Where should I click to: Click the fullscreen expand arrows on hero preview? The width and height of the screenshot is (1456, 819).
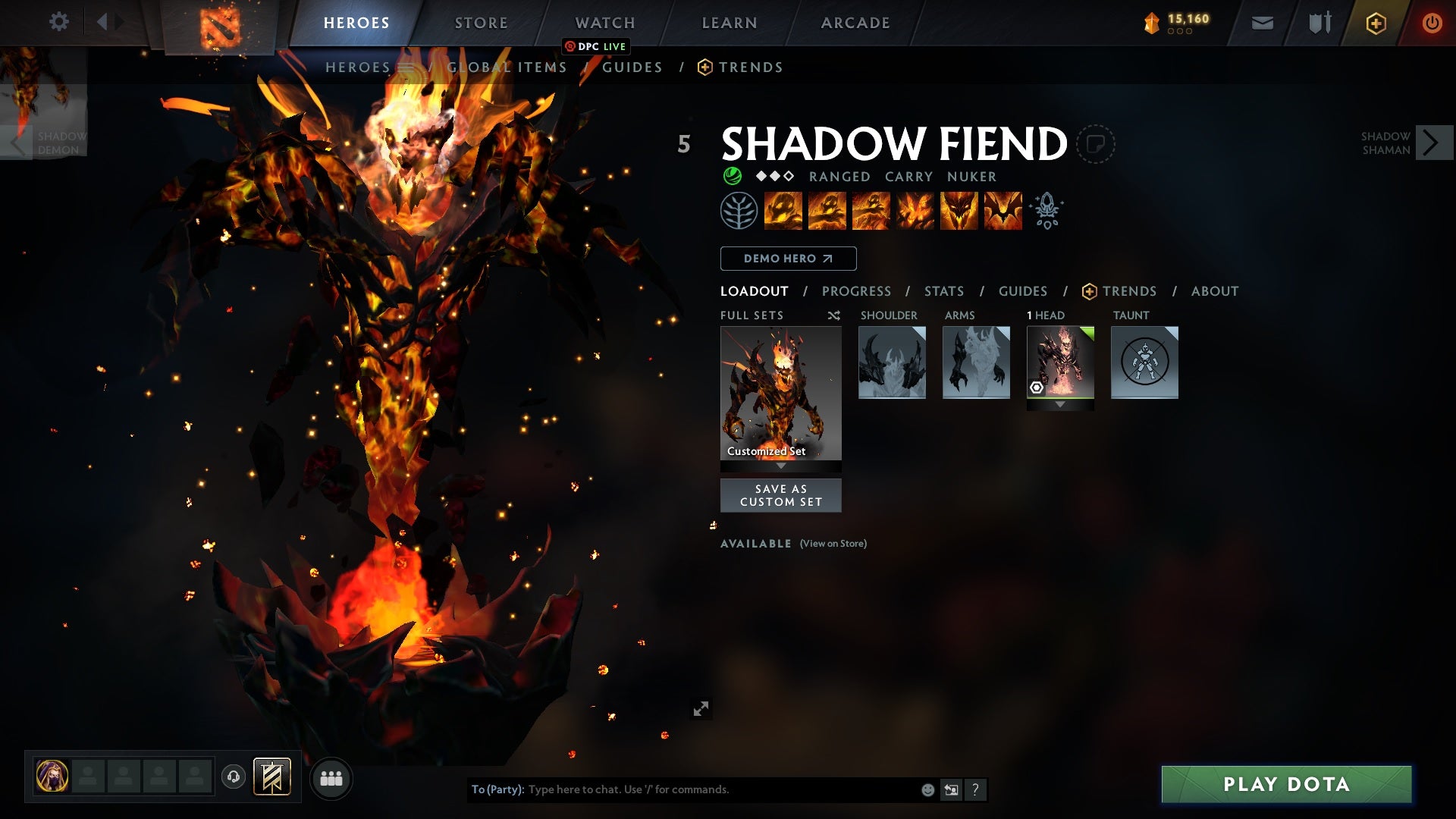pos(701,708)
